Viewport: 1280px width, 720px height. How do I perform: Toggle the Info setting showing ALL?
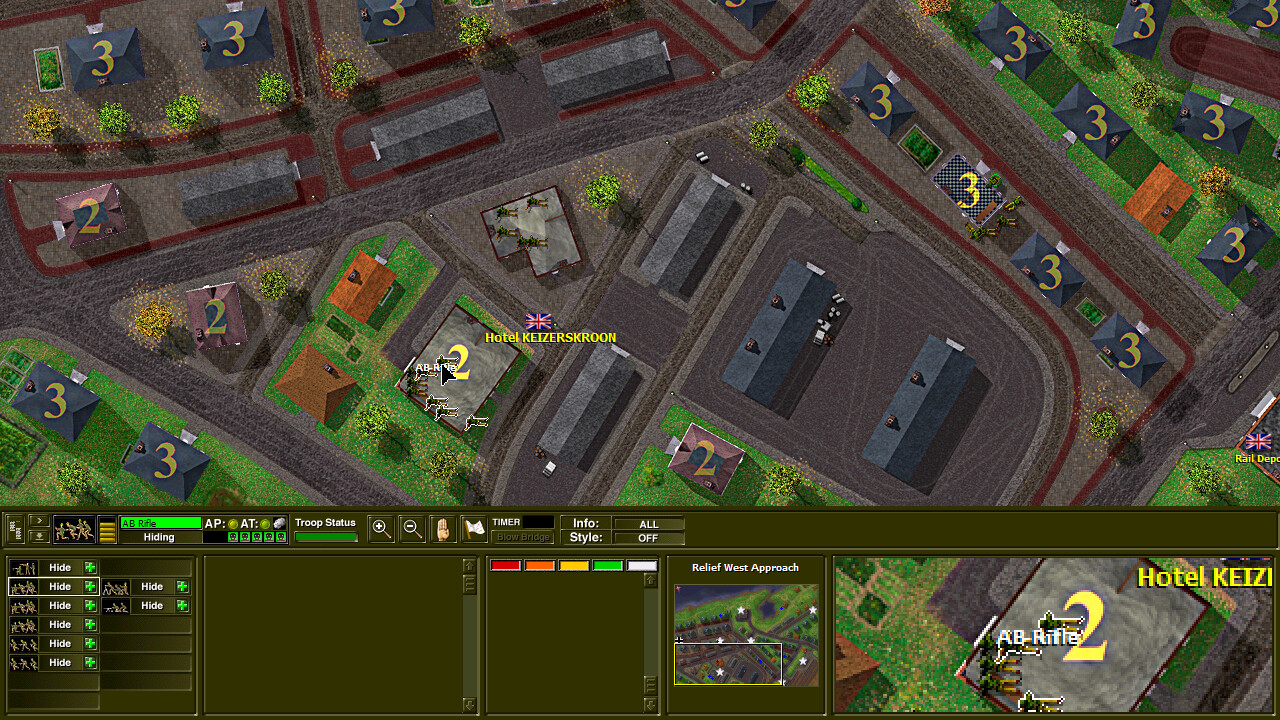tap(648, 523)
